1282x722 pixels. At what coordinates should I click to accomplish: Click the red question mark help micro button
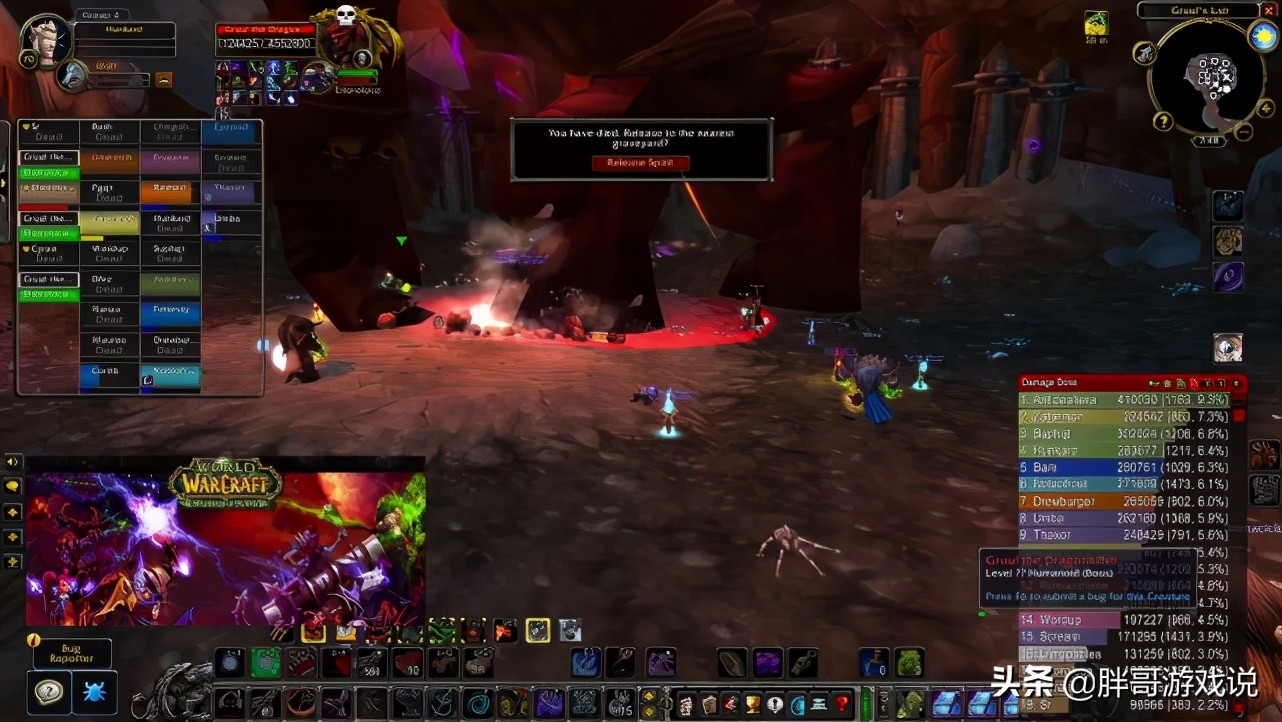click(x=842, y=703)
